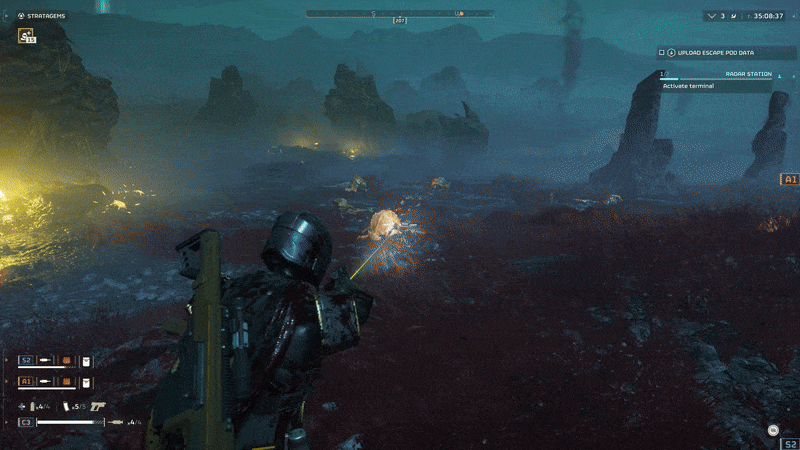Image resolution: width=800 pixels, height=450 pixels.
Task: Select the yellow stratagem icon showing 15
Action: point(26,36)
